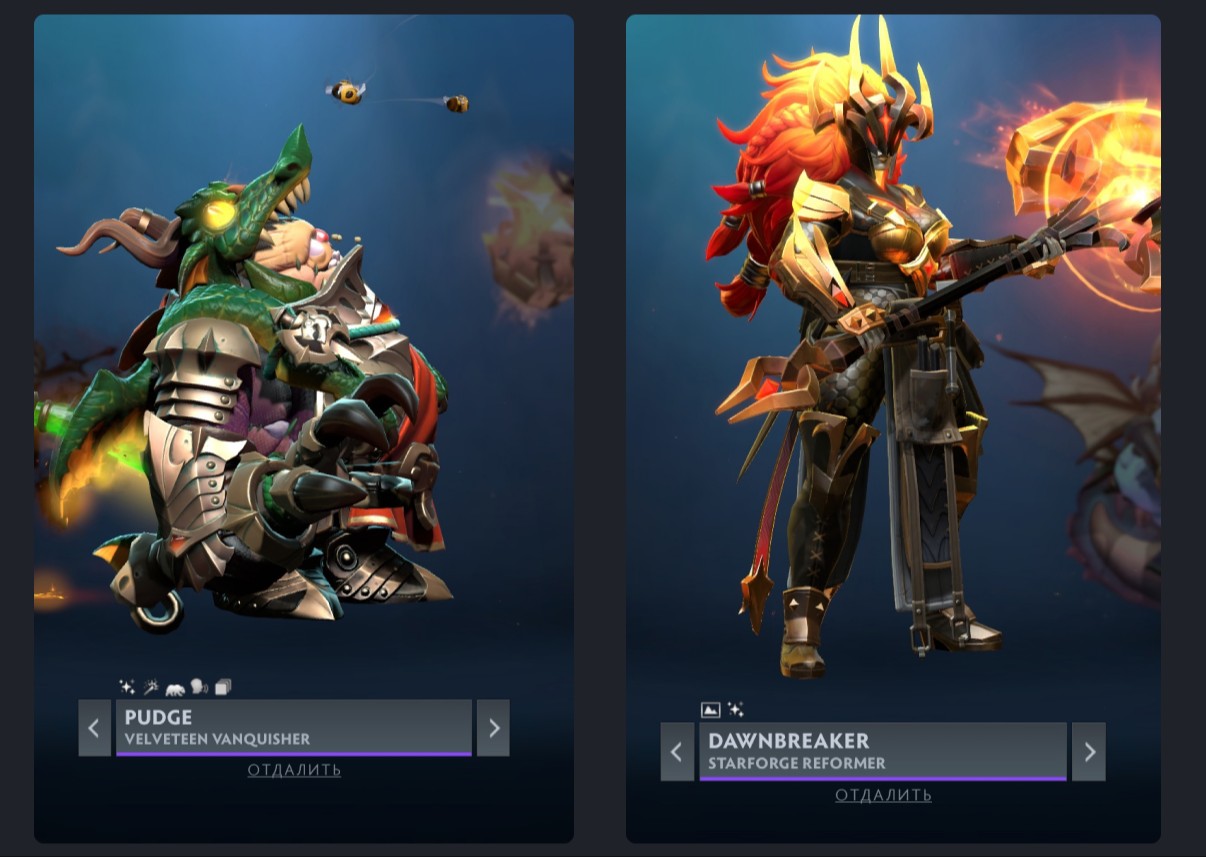Select the Pudge Velveteen Vanquisher name bar
Image resolution: width=1206 pixels, height=857 pixels.
293,728
